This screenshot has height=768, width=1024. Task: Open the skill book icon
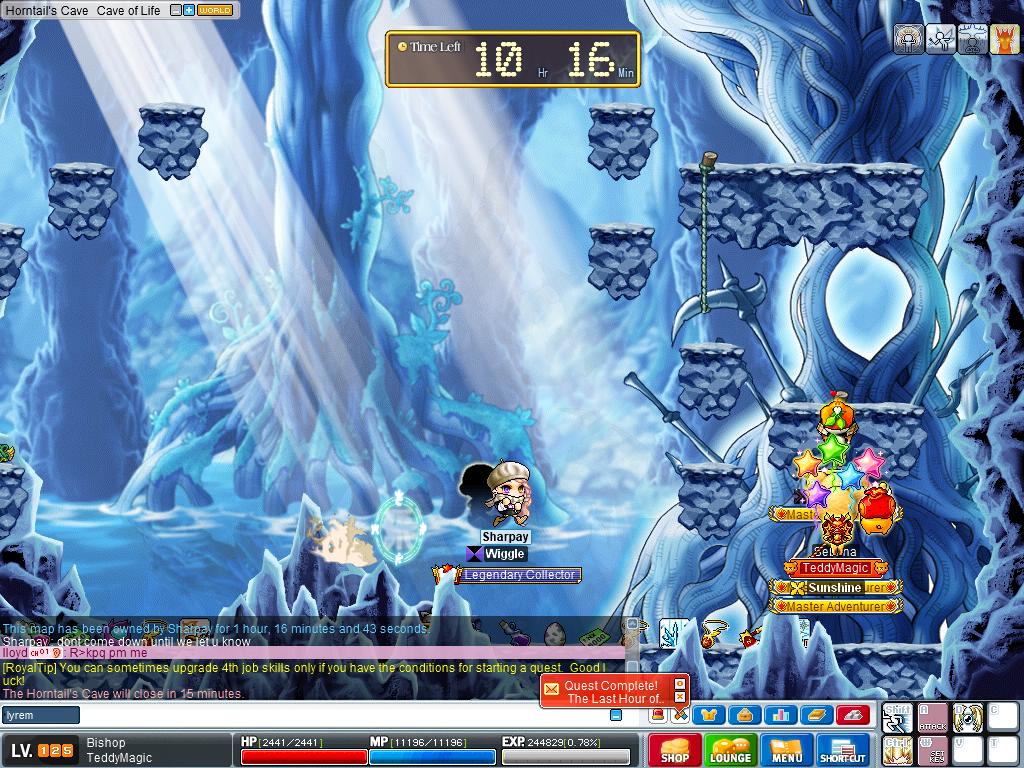(x=816, y=714)
